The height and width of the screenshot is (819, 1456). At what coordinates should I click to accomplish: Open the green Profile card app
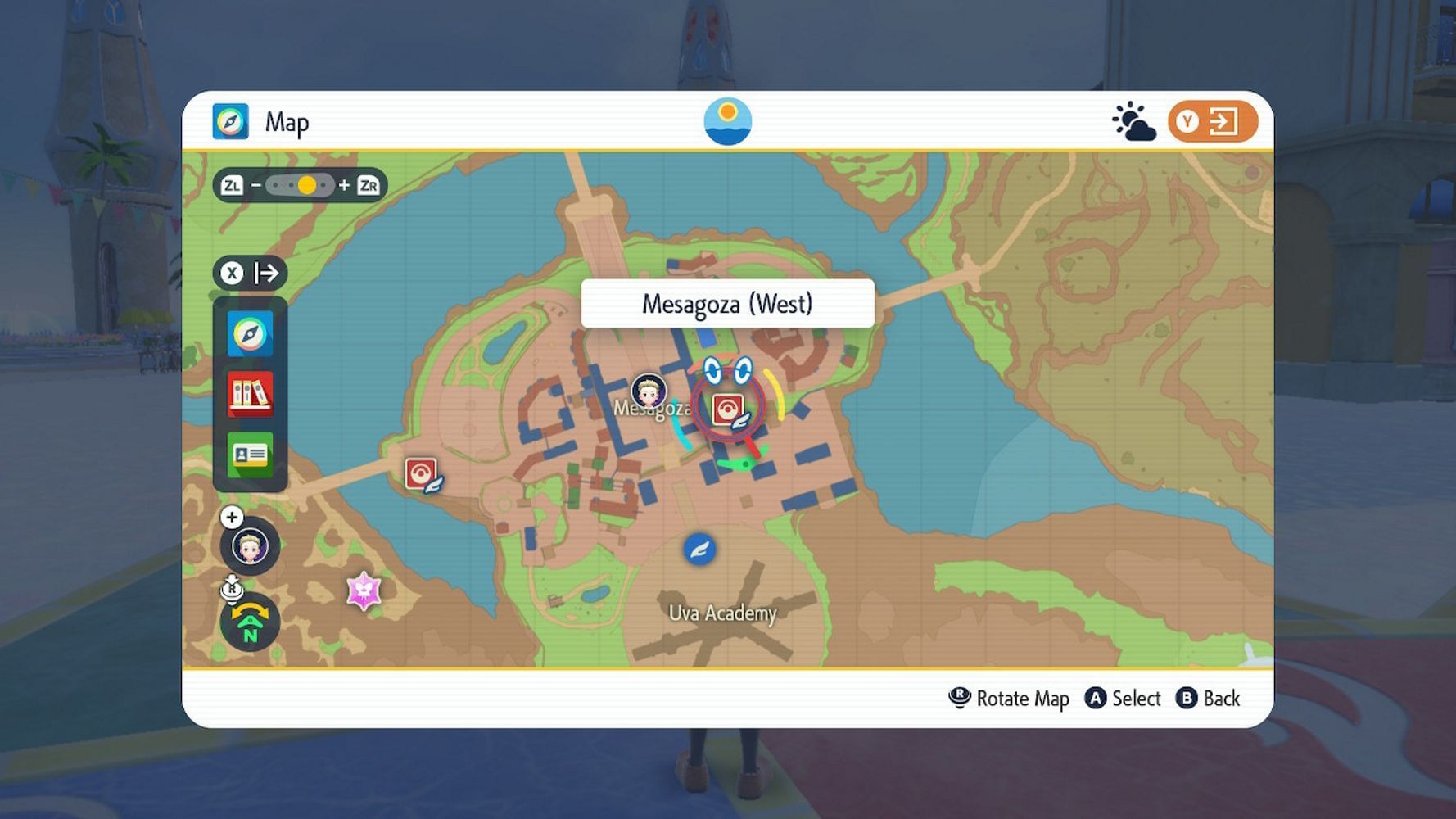pyautogui.click(x=250, y=455)
